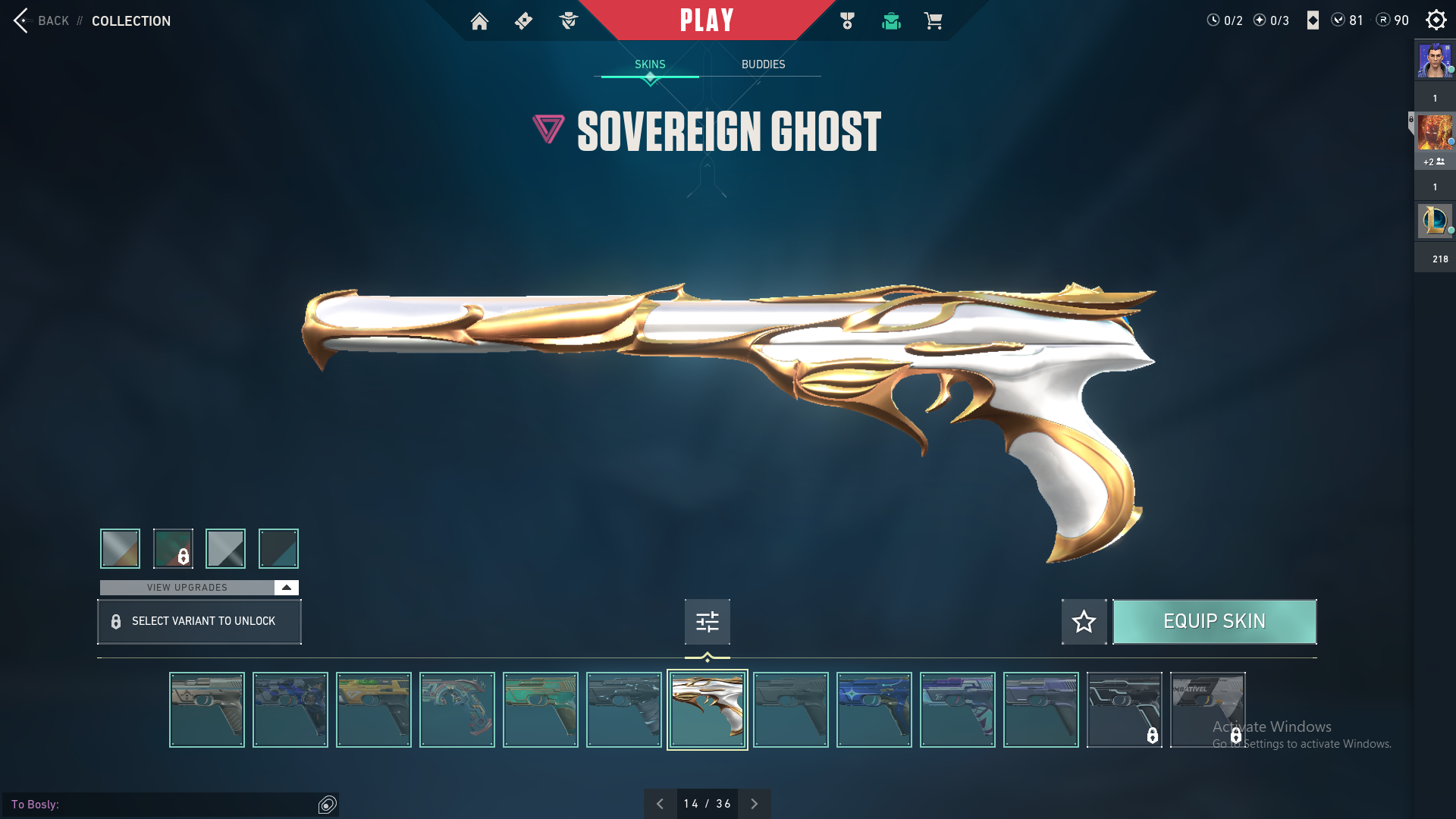
Task: Open the skin filter sliders button
Action: point(707,622)
